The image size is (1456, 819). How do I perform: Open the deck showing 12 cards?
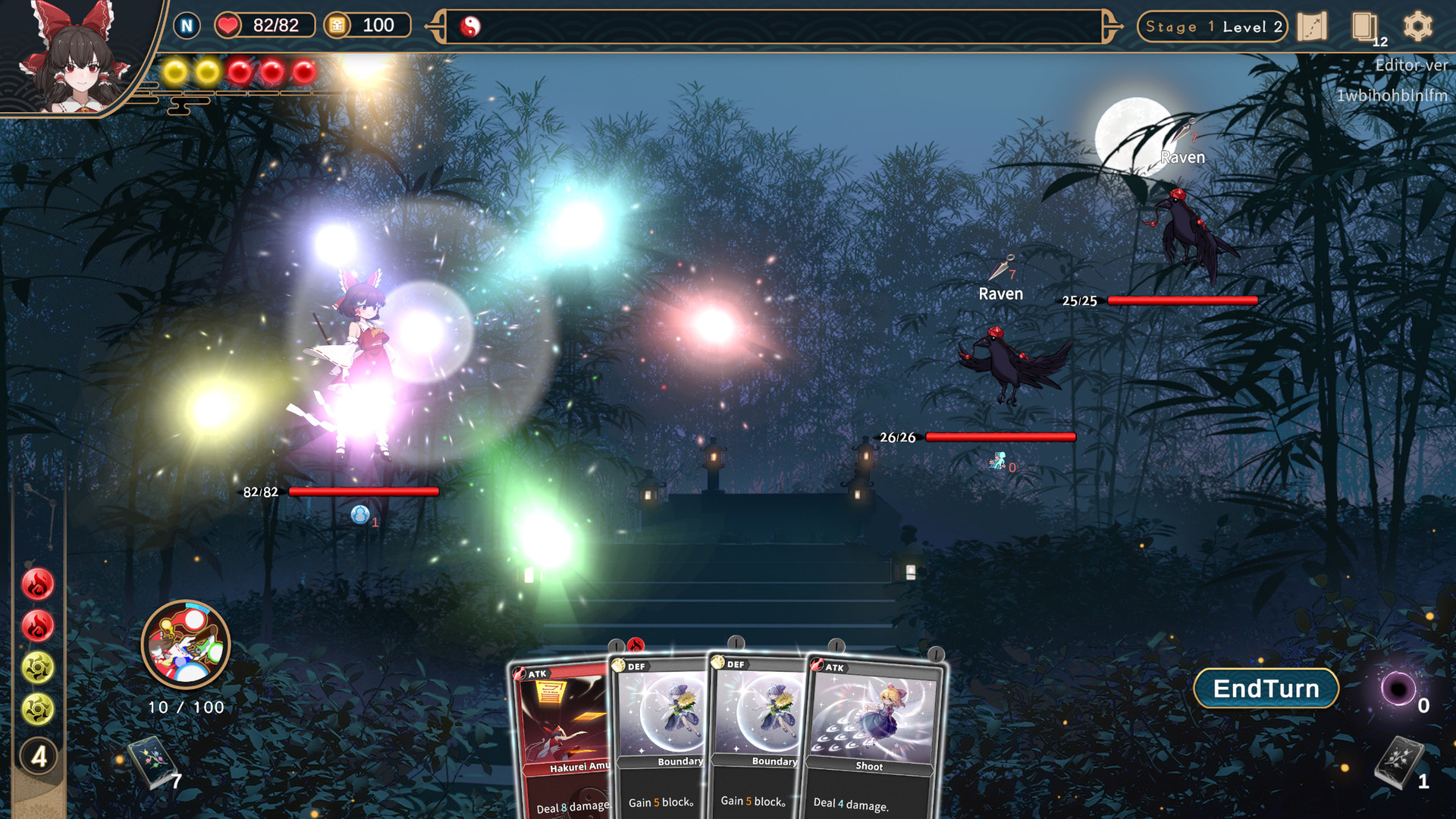click(1367, 25)
